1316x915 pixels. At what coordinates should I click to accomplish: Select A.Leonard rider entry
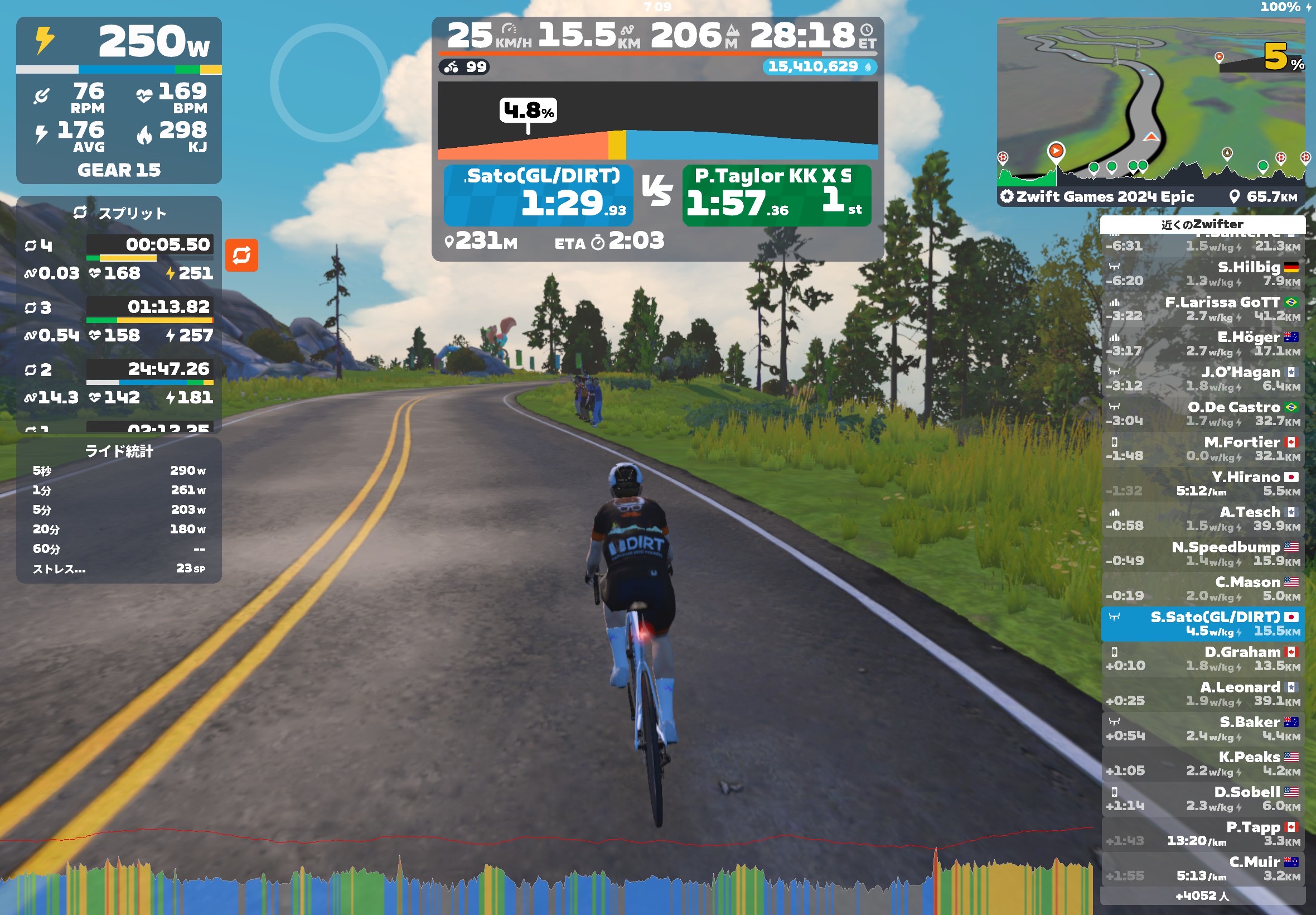click(1202, 694)
